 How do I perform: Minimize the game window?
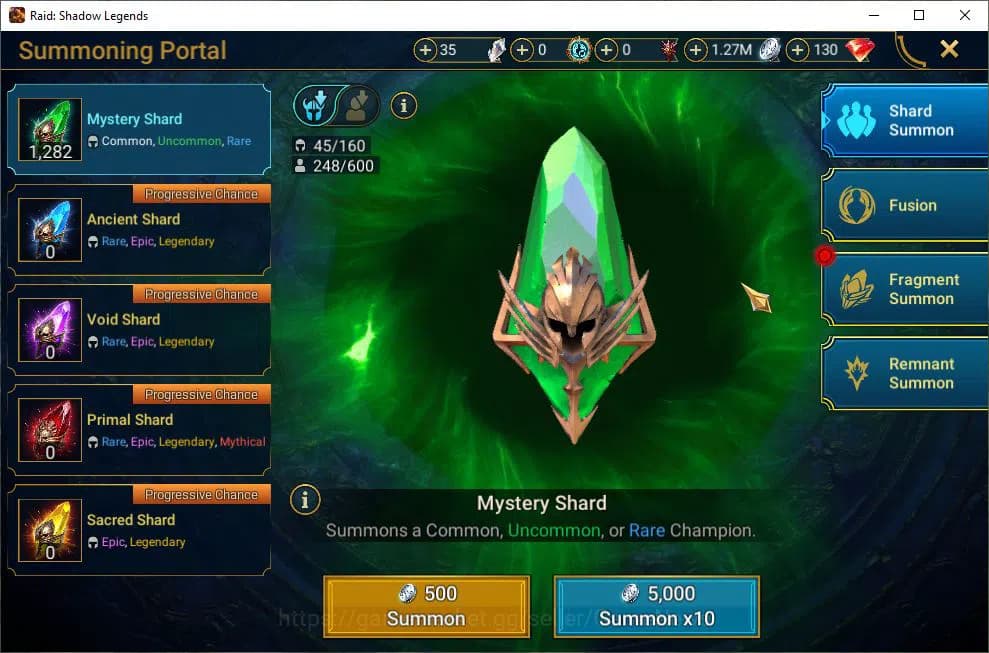(873, 15)
